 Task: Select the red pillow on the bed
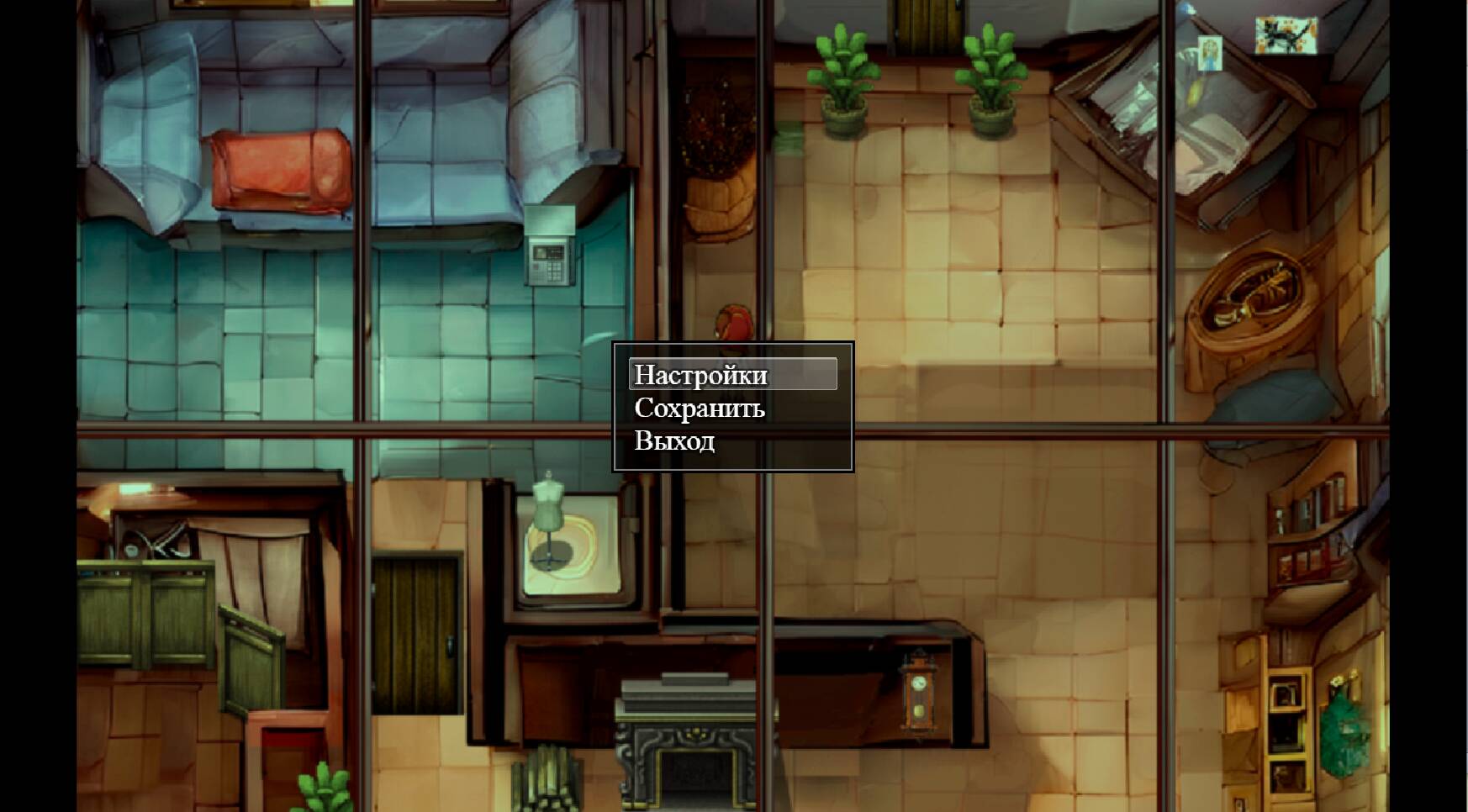click(x=282, y=168)
